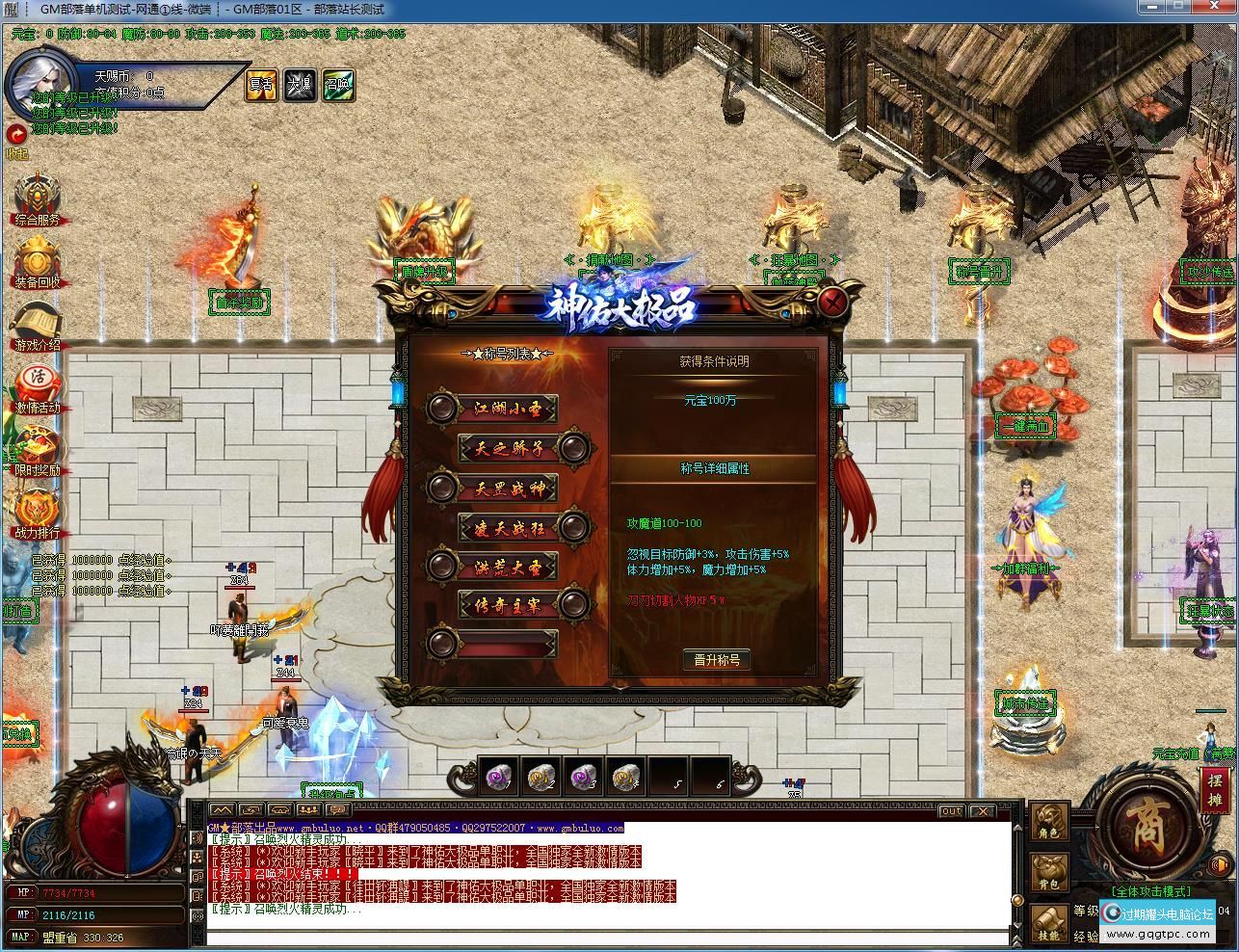The height and width of the screenshot is (952, 1239).
Task: Choose the 天之骄子 title
Action: click(510, 448)
